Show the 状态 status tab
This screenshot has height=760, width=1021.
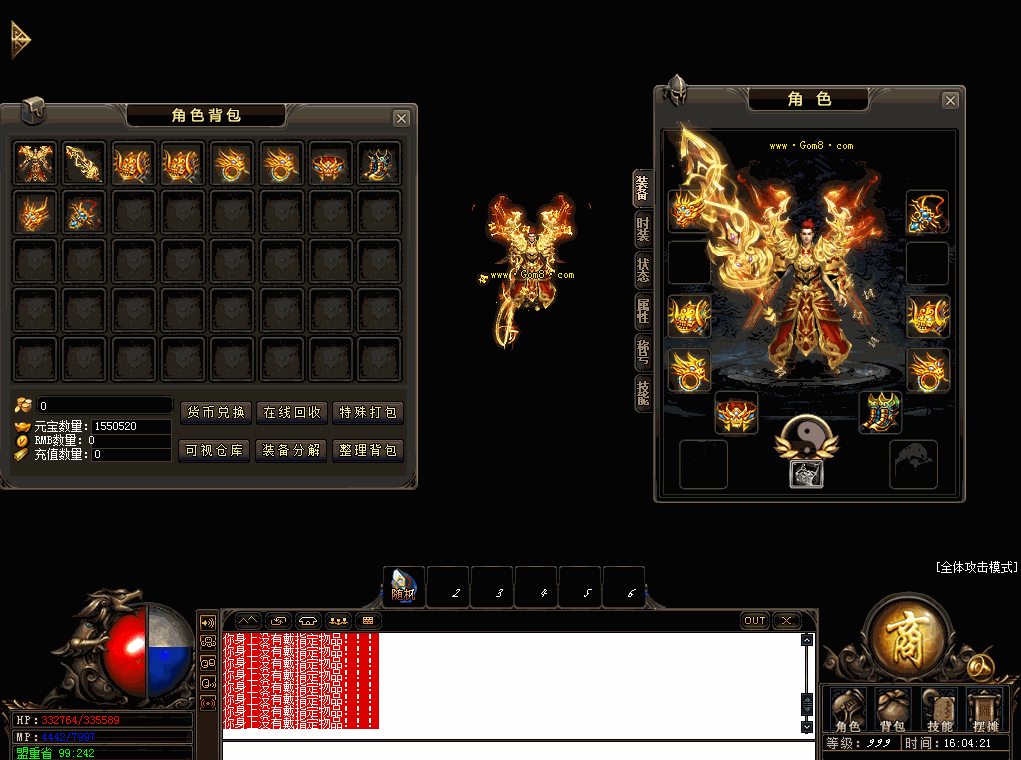(x=643, y=270)
